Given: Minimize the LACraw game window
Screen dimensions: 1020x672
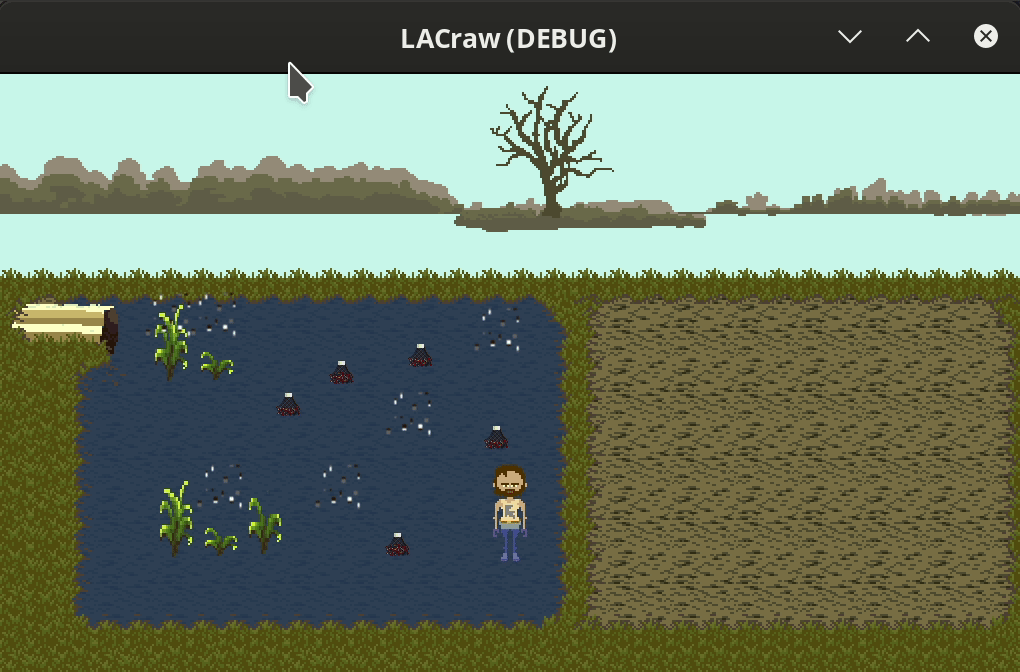Looking at the screenshot, I should 850,37.
